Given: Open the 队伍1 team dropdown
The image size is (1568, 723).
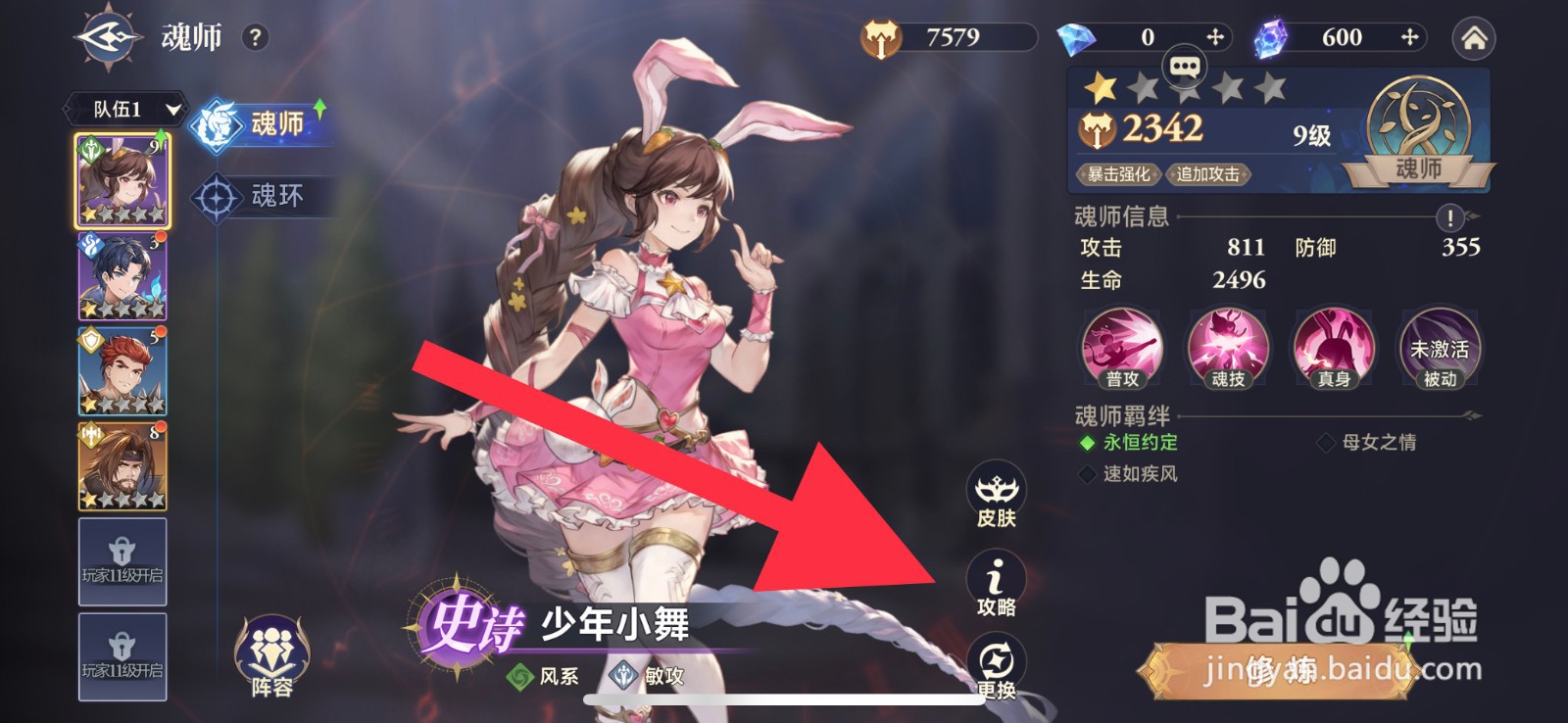Looking at the screenshot, I should click(123, 109).
